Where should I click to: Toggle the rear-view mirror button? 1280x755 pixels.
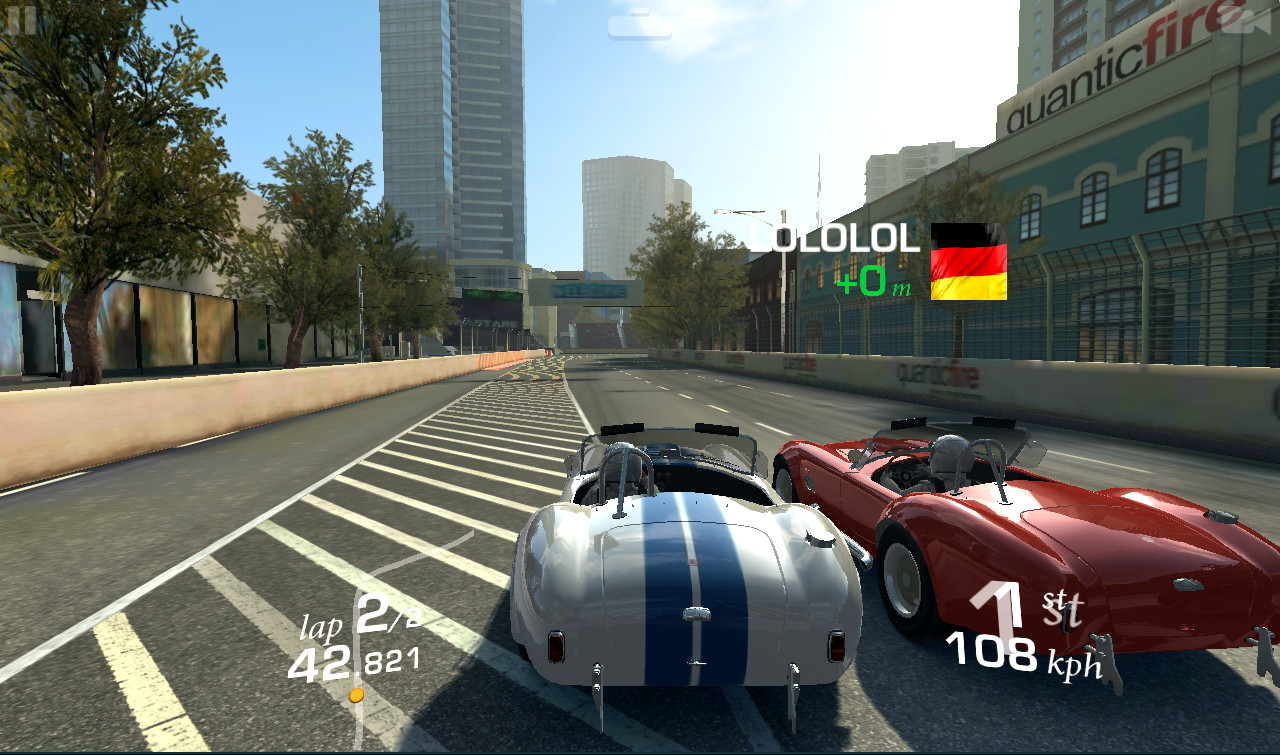coord(639,24)
